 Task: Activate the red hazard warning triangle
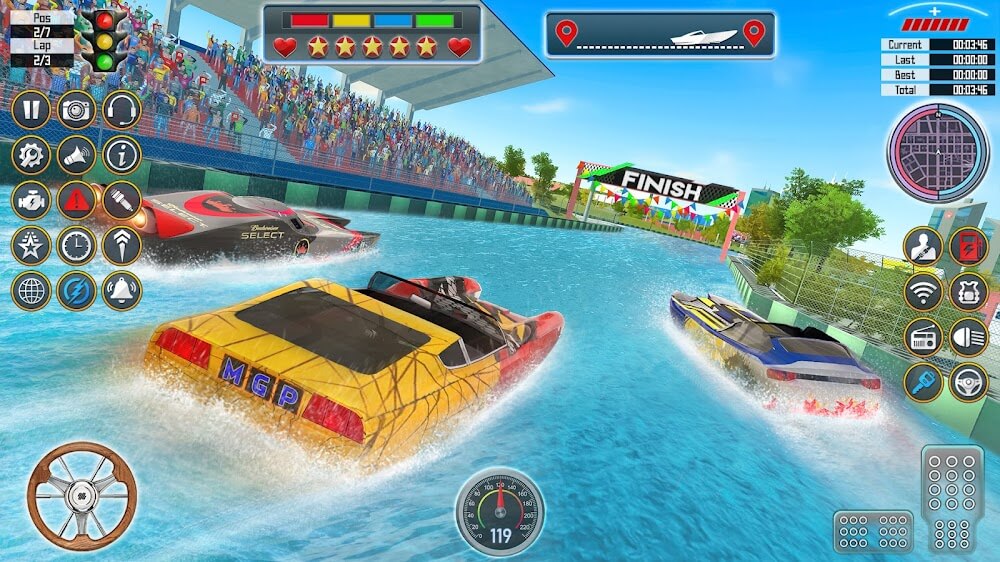[x=76, y=200]
